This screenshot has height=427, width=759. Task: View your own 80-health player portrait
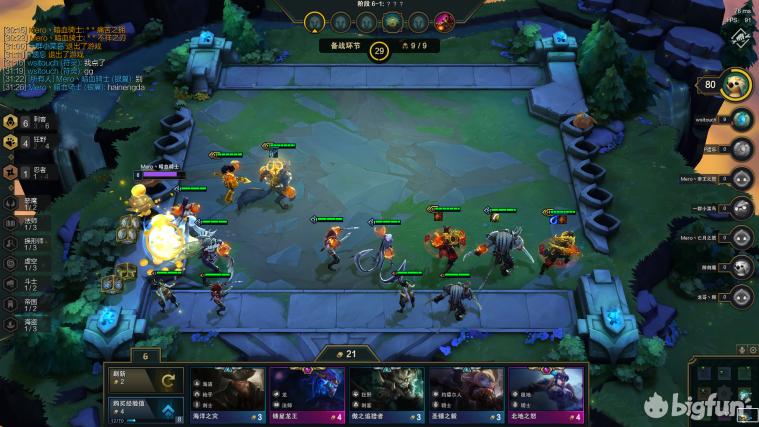pos(737,85)
